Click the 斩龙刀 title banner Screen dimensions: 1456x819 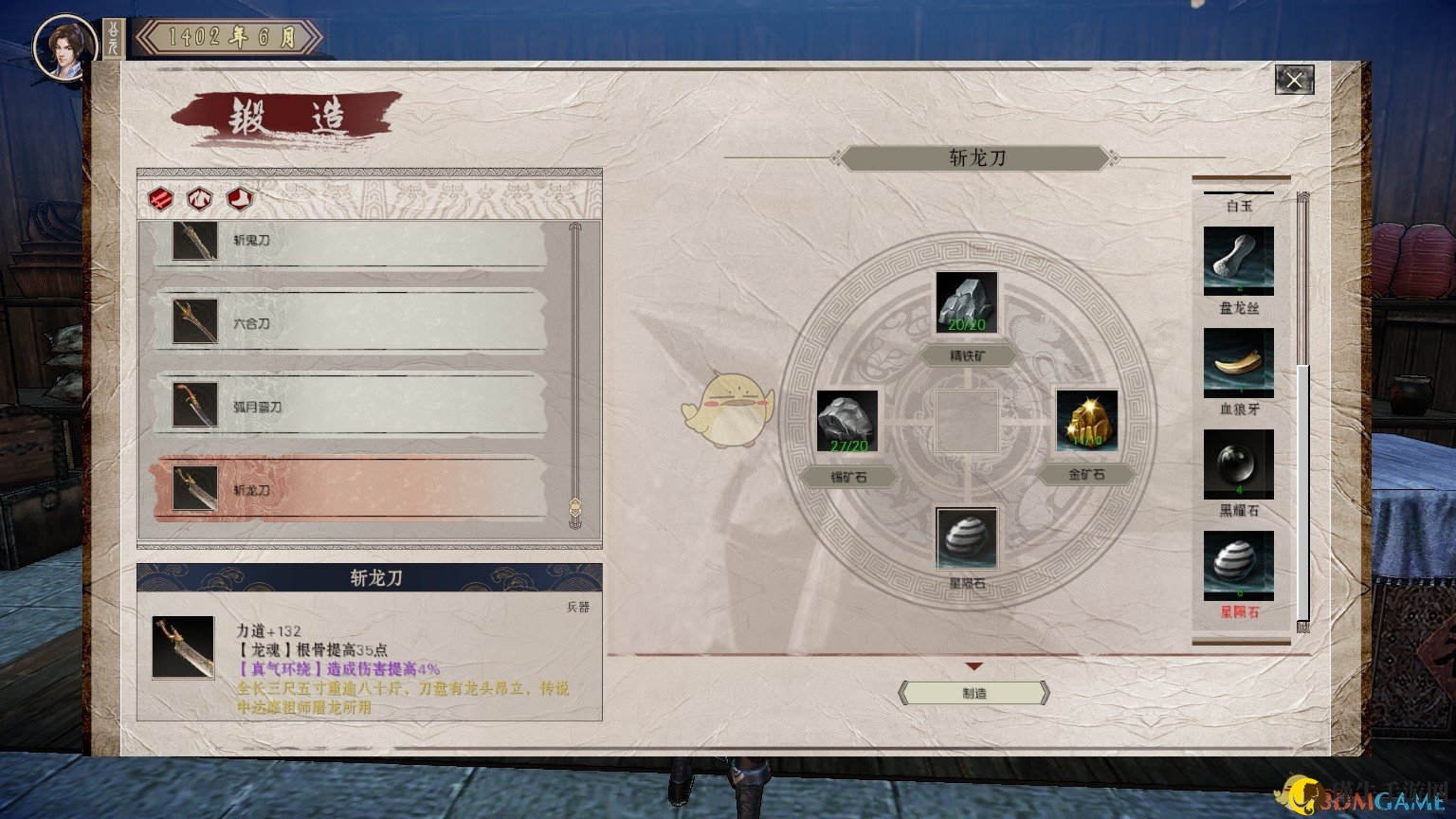(975, 157)
